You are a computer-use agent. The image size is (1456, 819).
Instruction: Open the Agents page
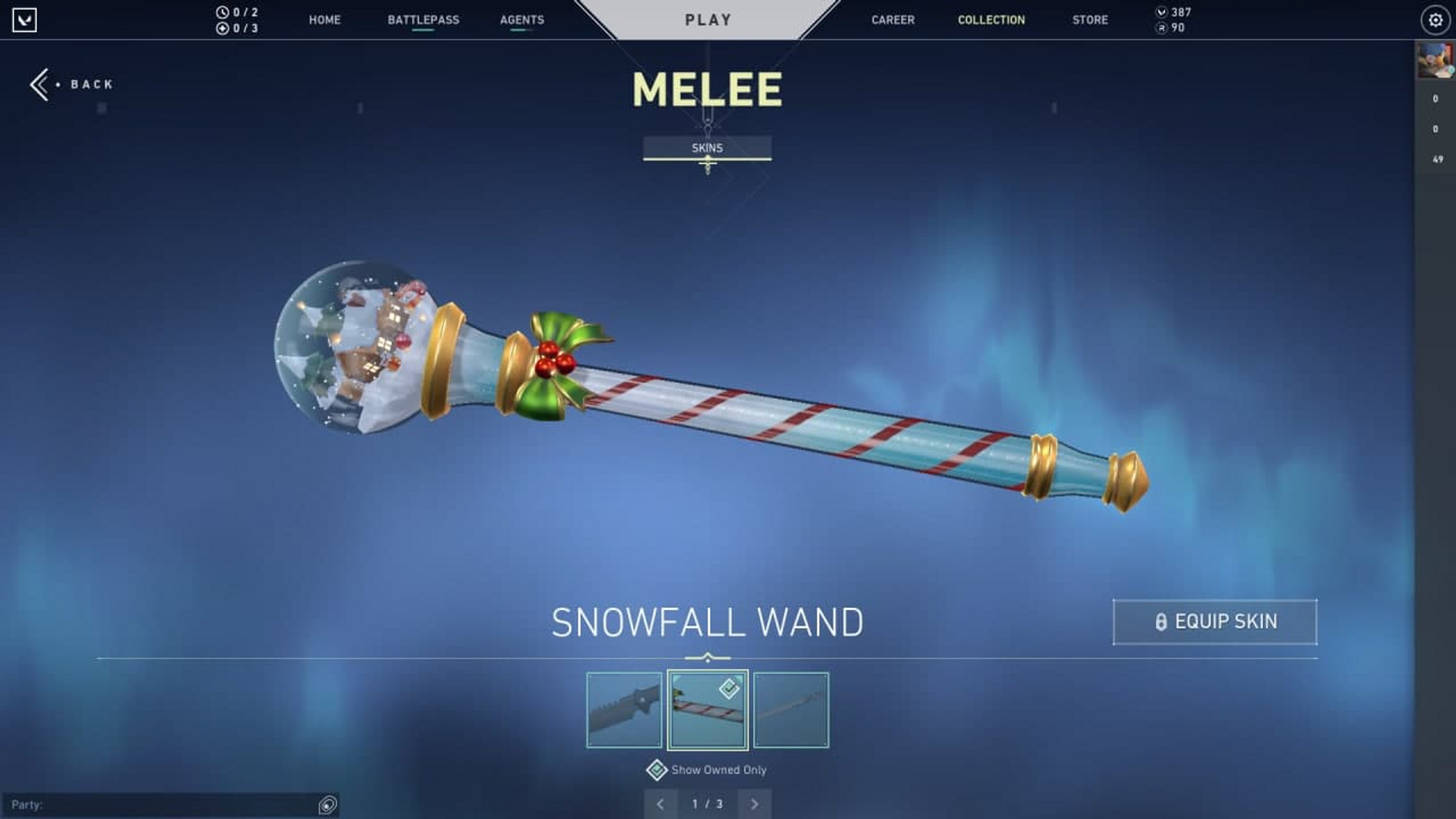click(522, 20)
